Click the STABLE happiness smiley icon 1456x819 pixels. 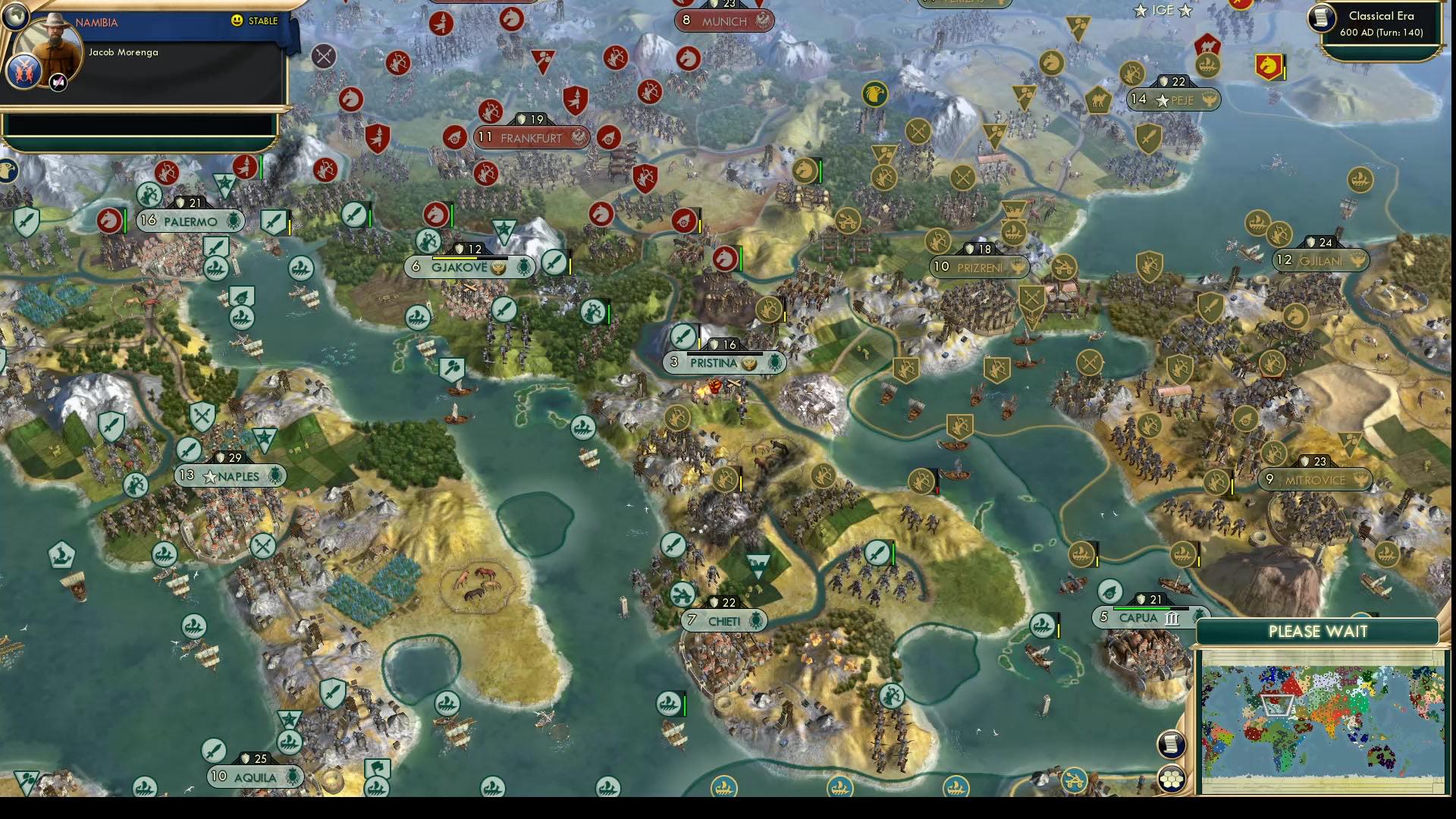[x=237, y=20]
